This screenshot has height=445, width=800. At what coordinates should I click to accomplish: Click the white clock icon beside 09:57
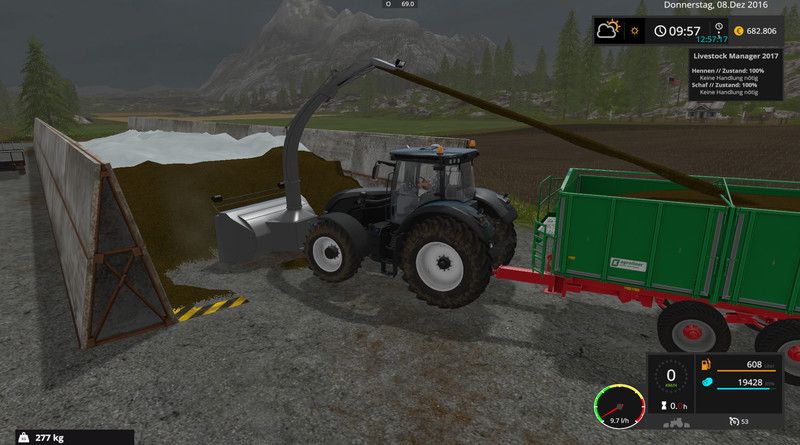[x=661, y=31]
